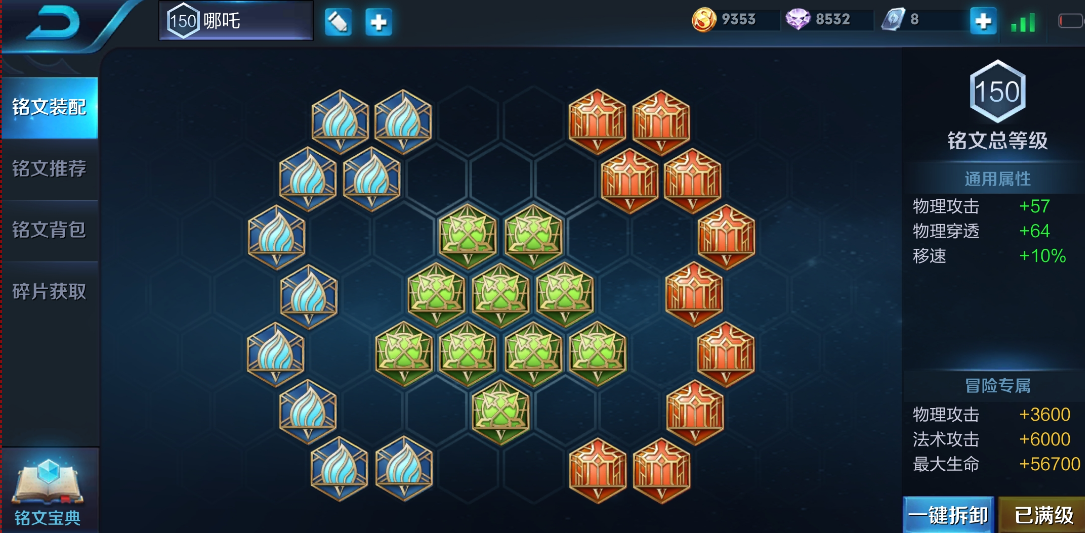The image size is (1085, 533).
Task: Go back with the top-left arrow
Action: (x=54, y=22)
